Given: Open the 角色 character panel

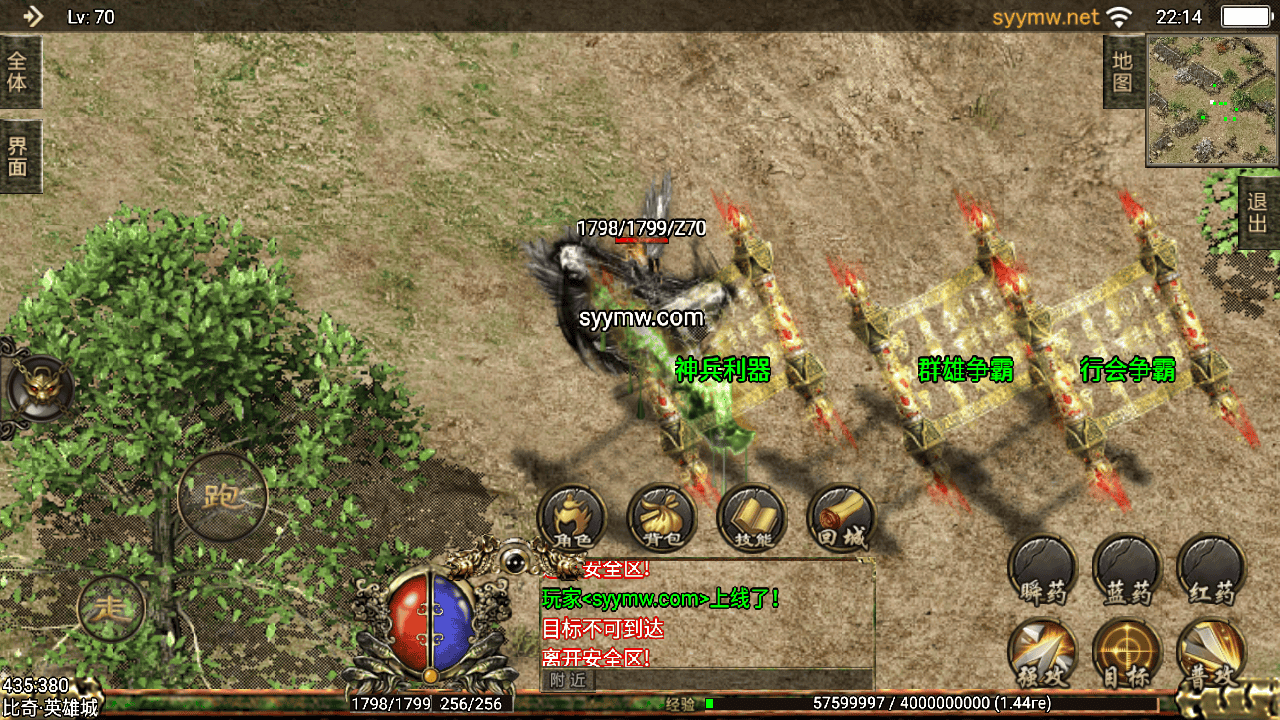Looking at the screenshot, I should click(572, 520).
